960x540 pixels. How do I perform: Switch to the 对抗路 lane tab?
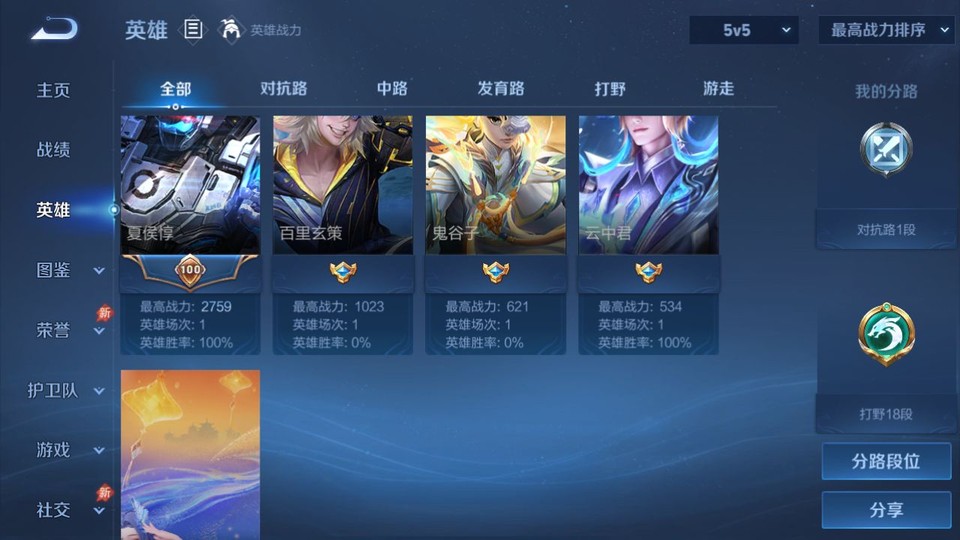click(283, 88)
